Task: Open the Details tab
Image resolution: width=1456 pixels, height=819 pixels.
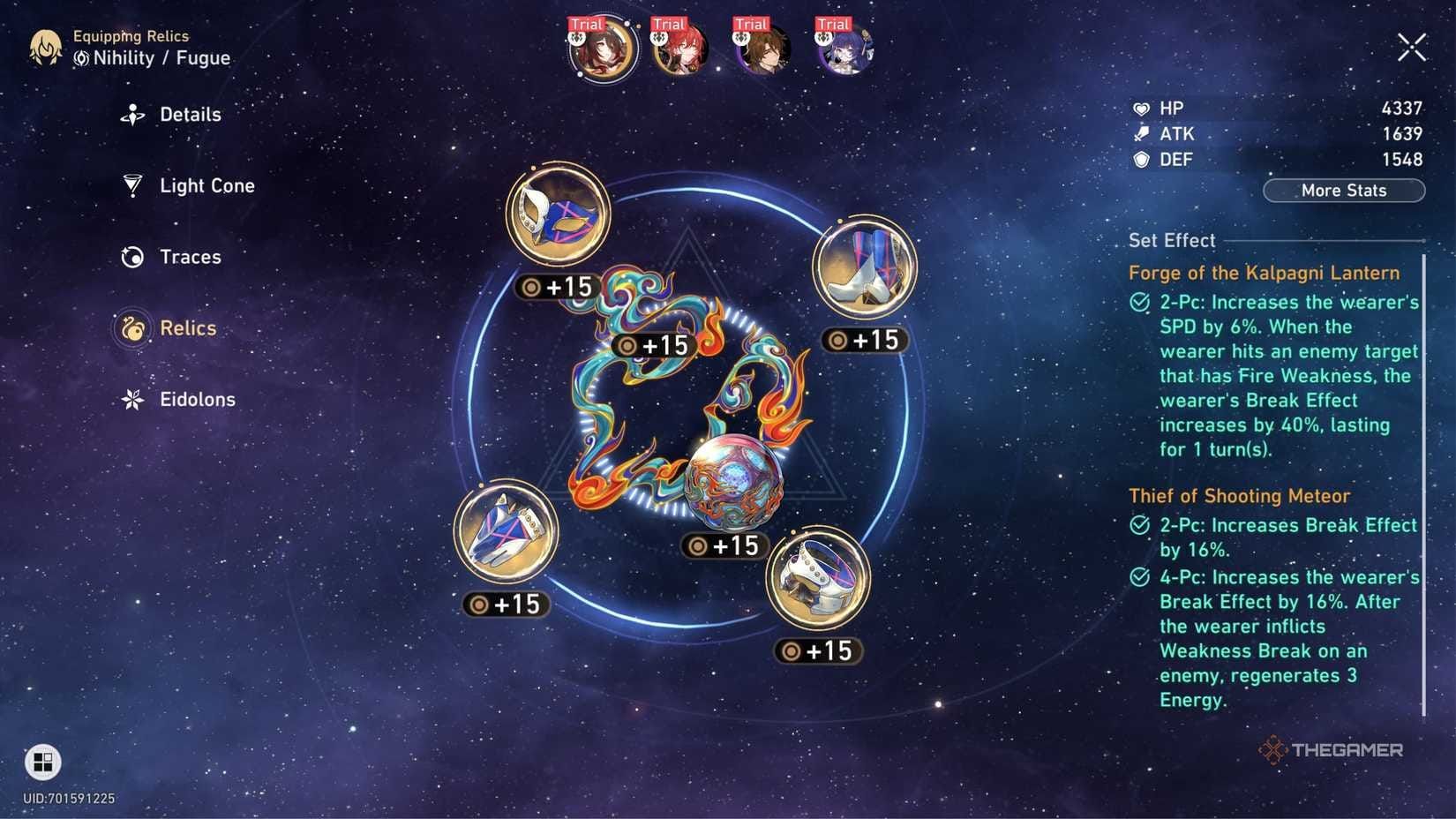Action: pos(189,115)
